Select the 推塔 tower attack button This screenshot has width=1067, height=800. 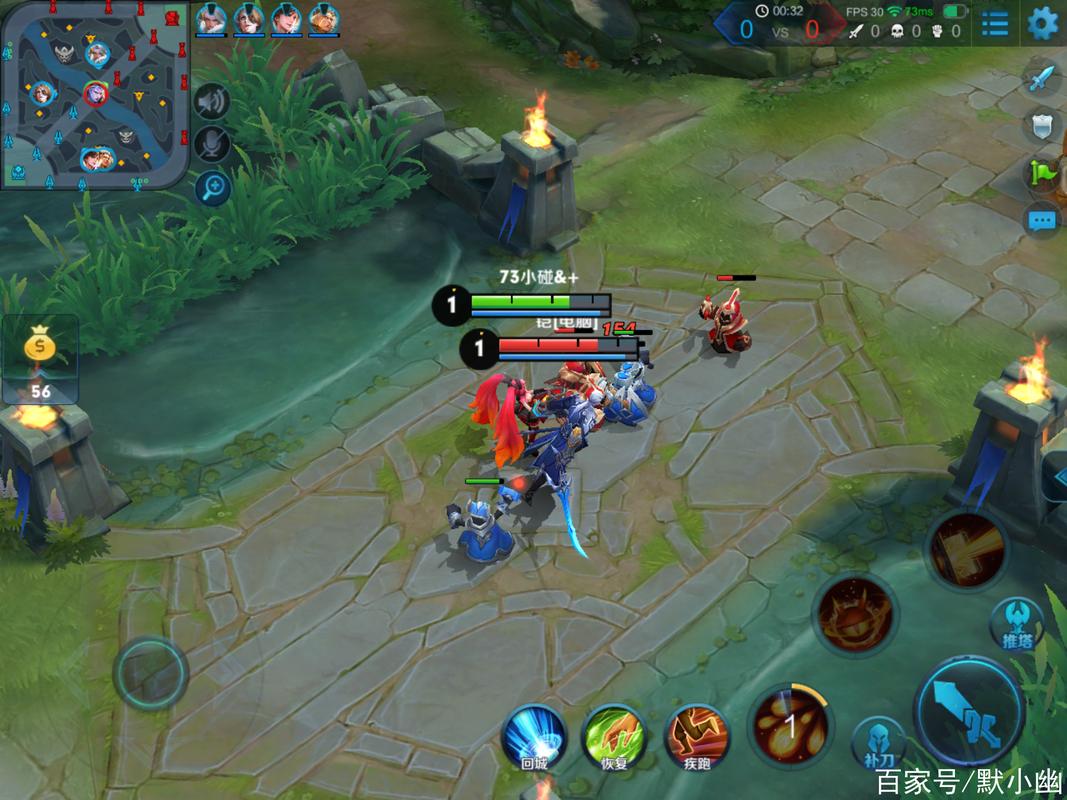coord(1016,626)
